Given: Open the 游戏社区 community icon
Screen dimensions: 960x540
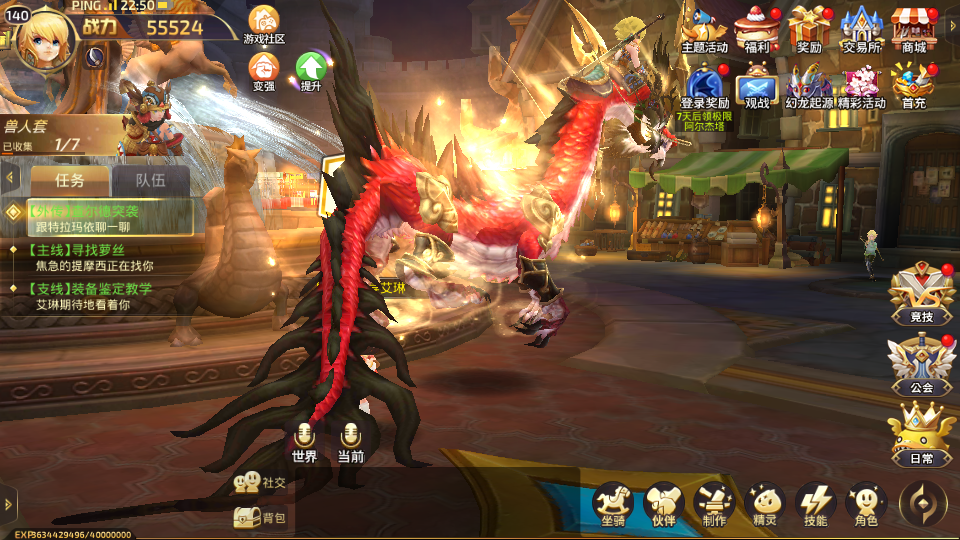Looking at the screenshot, I should [x=264, y=24].
